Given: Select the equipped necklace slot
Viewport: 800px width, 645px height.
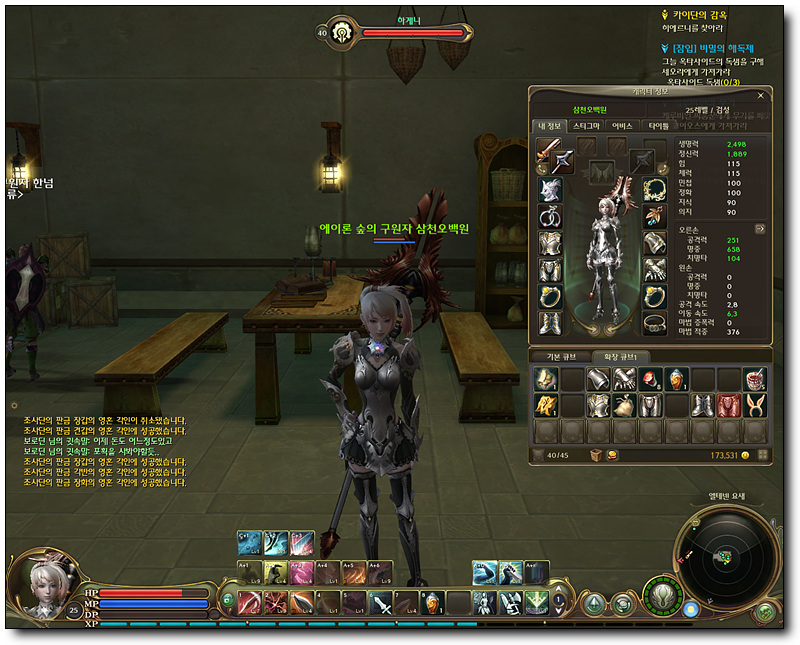Looking at the screenshot, I should point(655,189).
